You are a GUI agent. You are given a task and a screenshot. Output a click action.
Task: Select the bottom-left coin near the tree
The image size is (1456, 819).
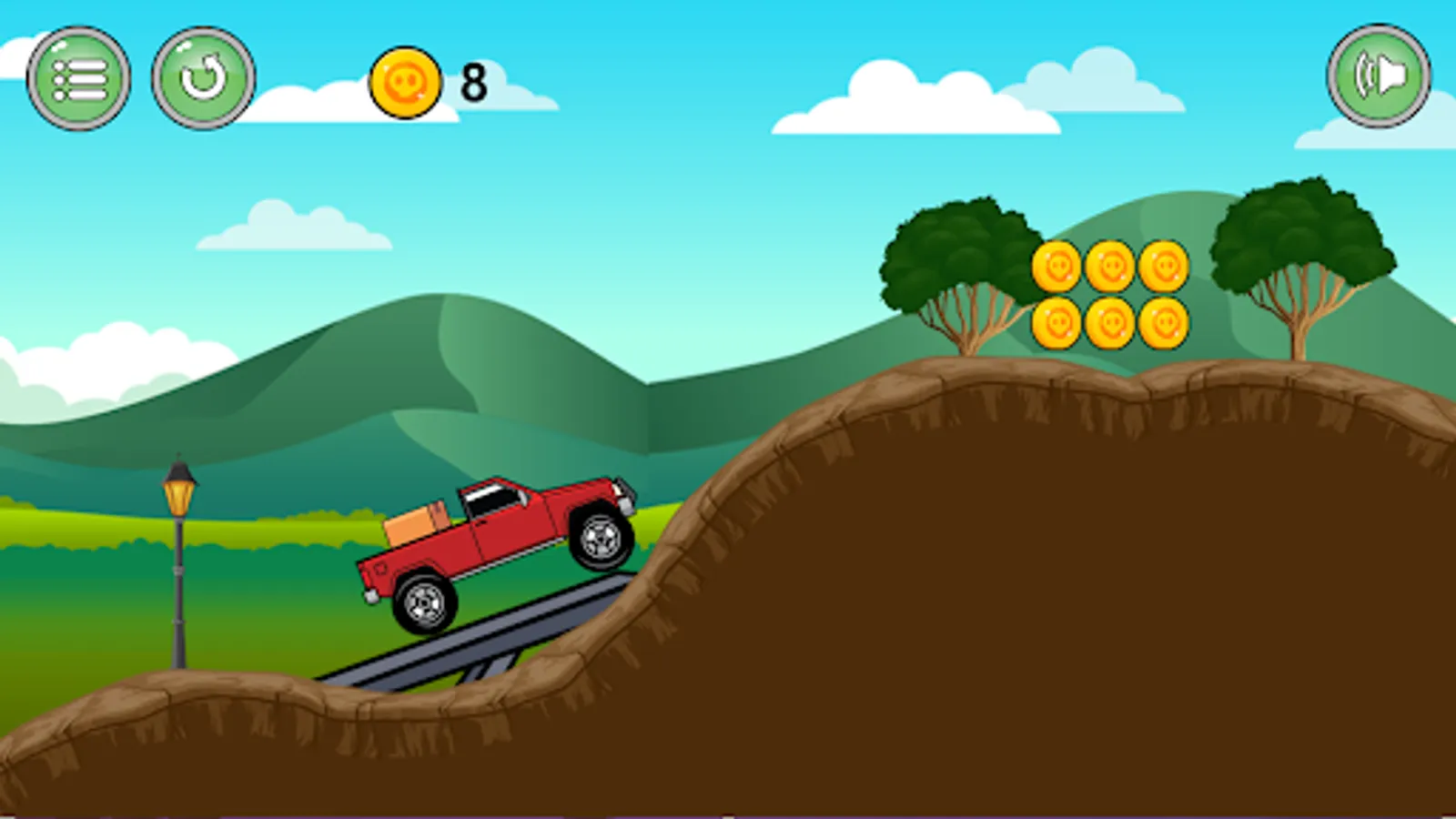(1057, 323)
